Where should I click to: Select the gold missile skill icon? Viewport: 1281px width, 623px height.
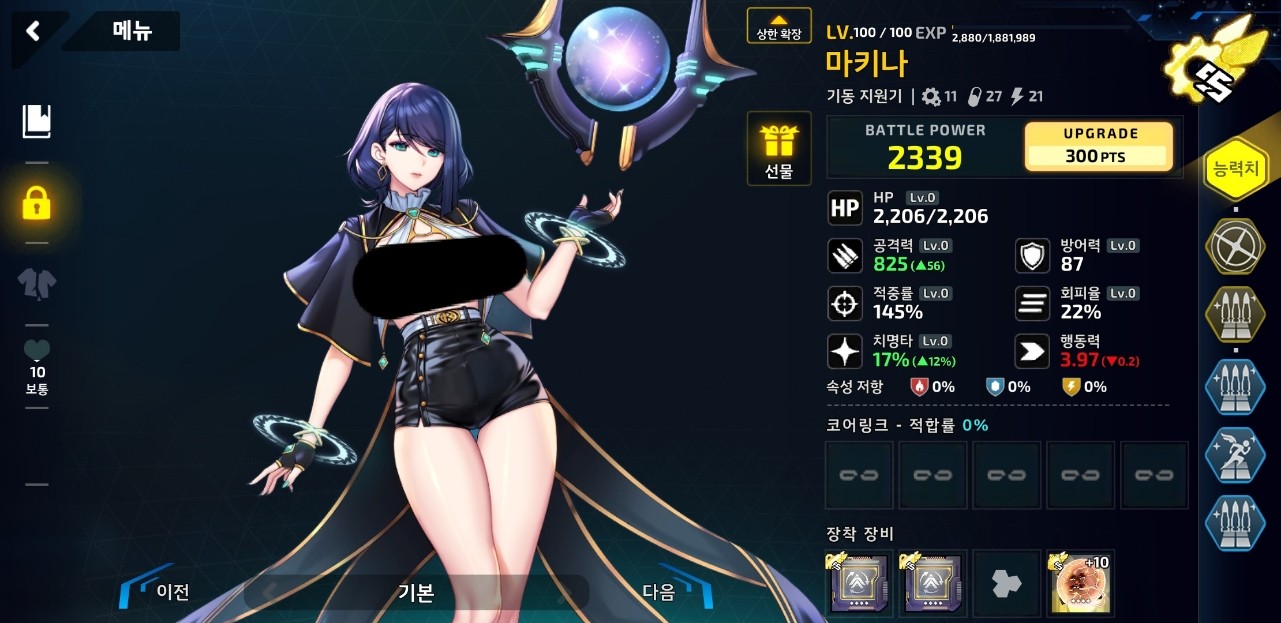click(x=1235, y=315)
